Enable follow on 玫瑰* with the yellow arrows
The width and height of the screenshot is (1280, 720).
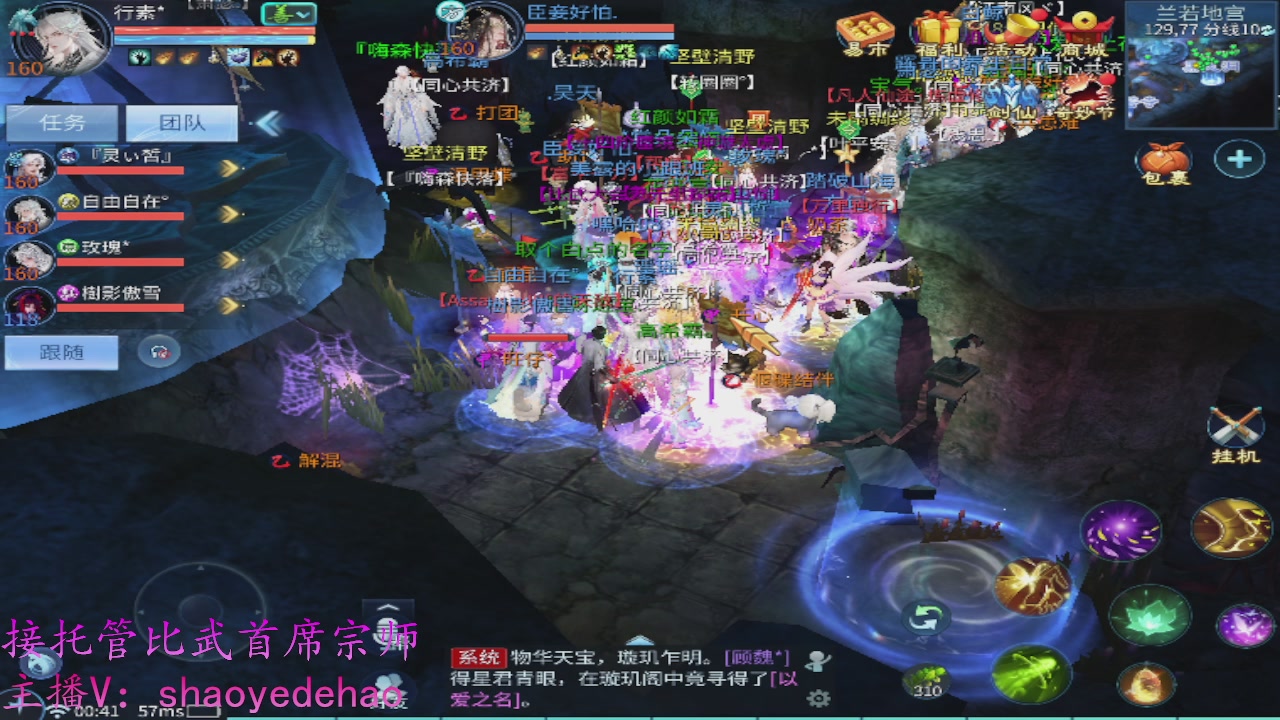227,258
